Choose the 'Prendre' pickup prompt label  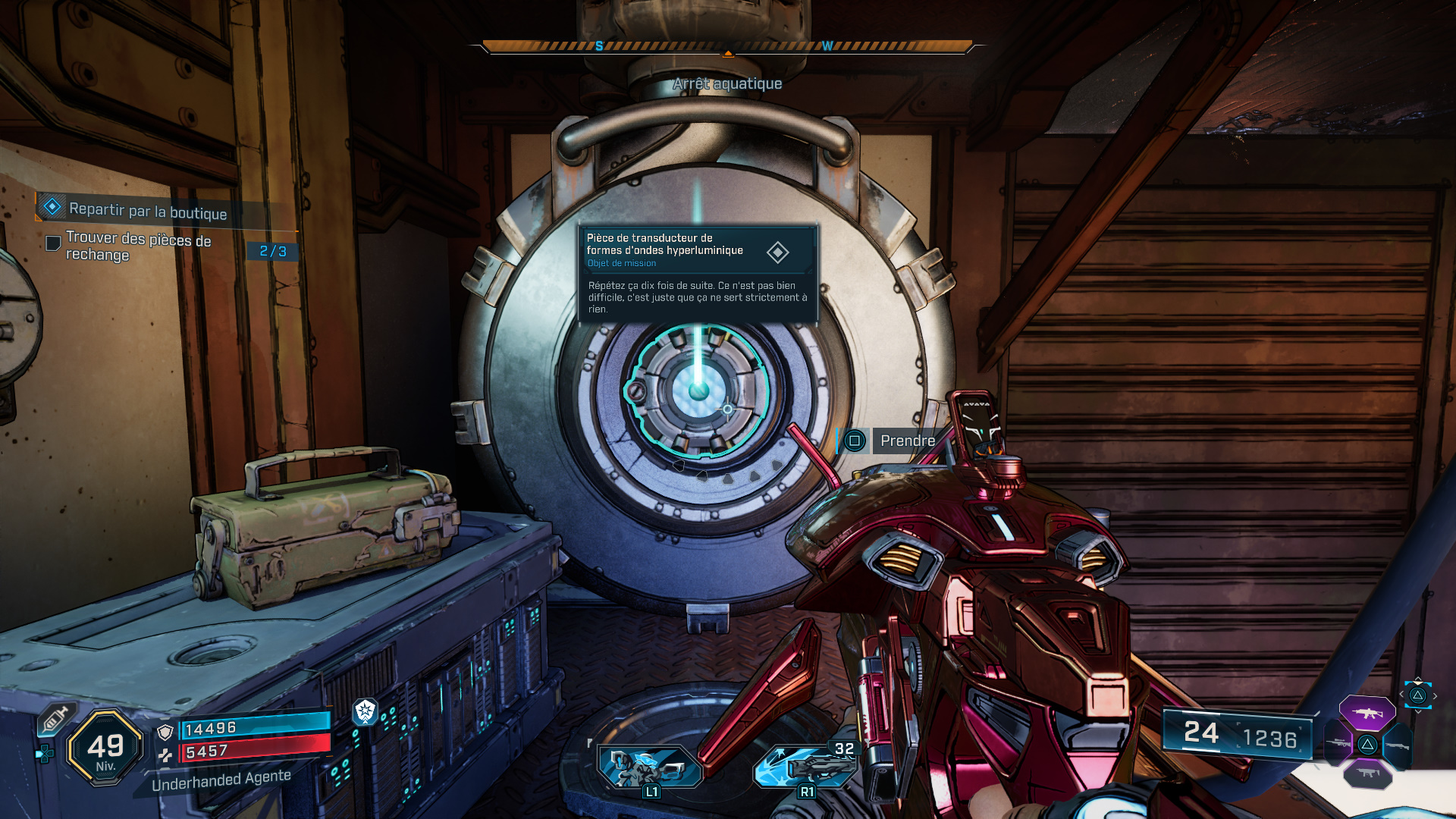(907, 441)
